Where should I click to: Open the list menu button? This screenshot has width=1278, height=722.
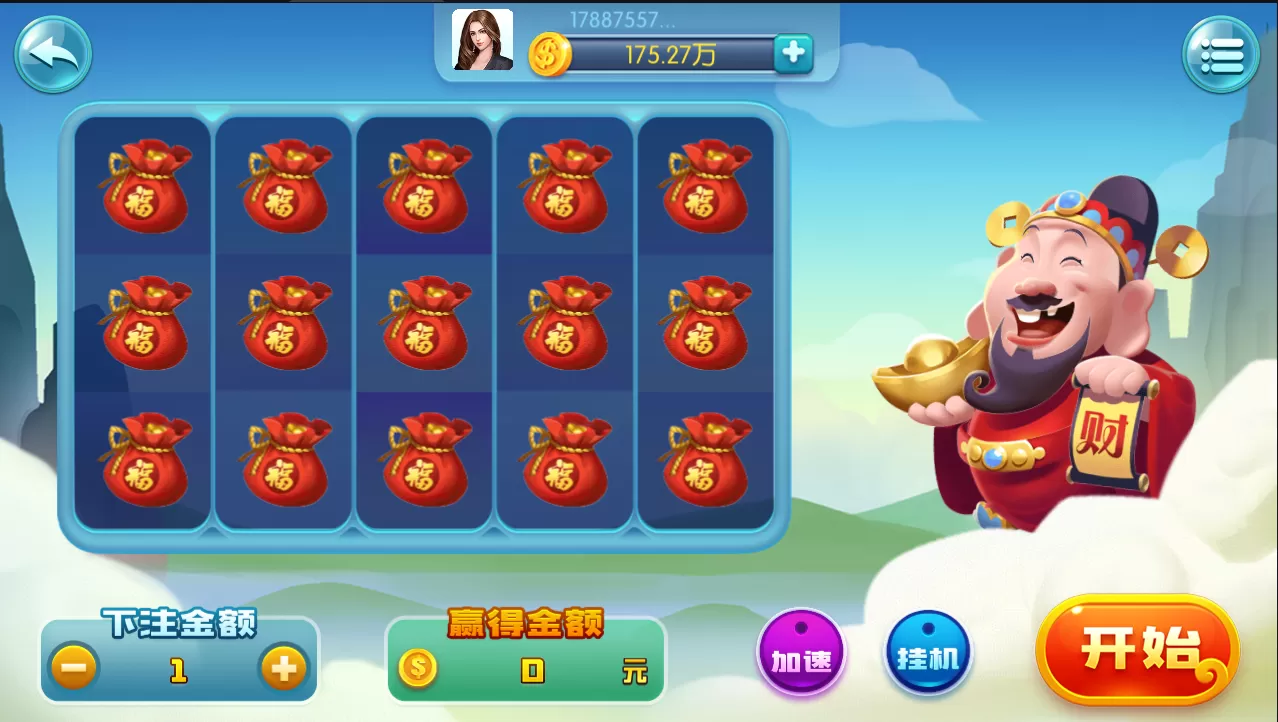point(1221,56)
